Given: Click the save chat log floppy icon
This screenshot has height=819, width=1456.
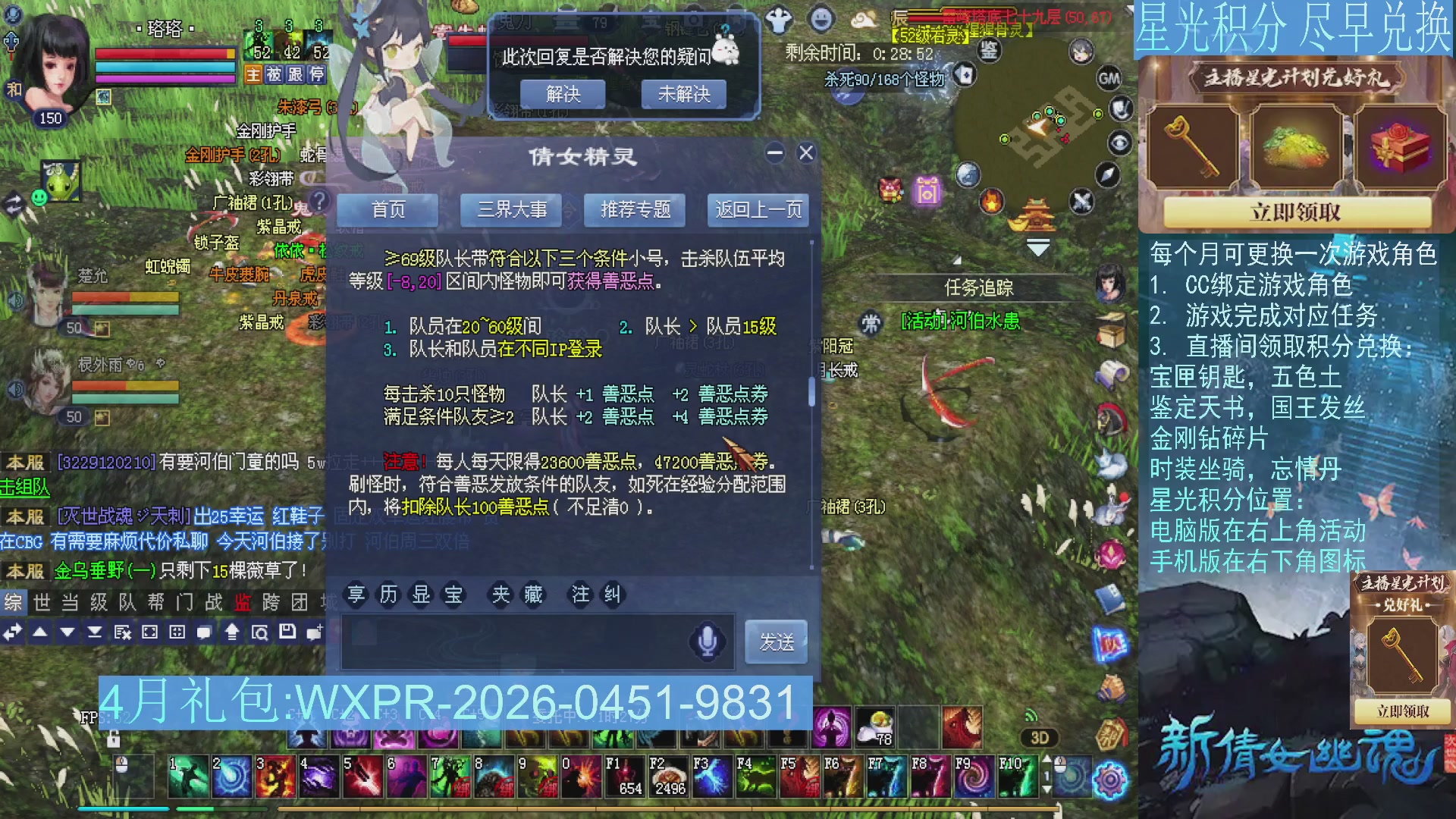Looking at the screenshot, I should 289,633.
